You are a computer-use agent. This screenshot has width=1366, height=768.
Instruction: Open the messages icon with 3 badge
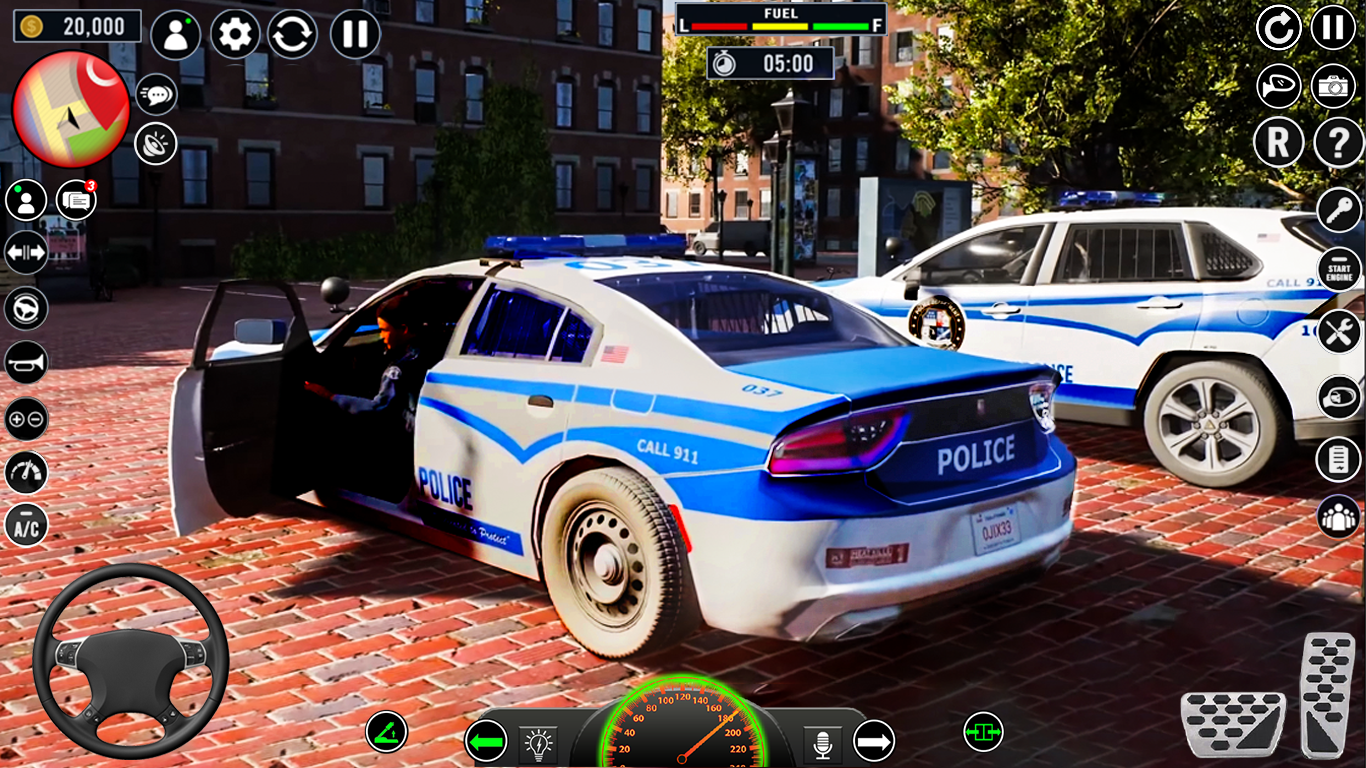tap(76, 201)
